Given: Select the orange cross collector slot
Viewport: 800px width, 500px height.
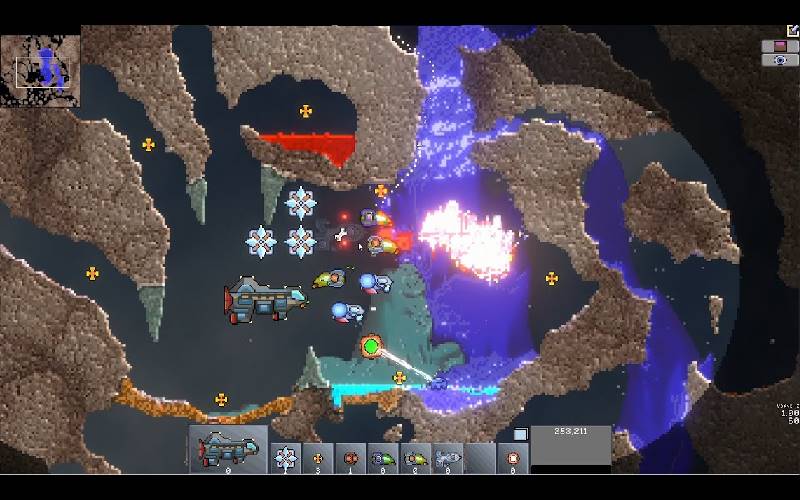Looking at the screenshot, I should (318, 458).
